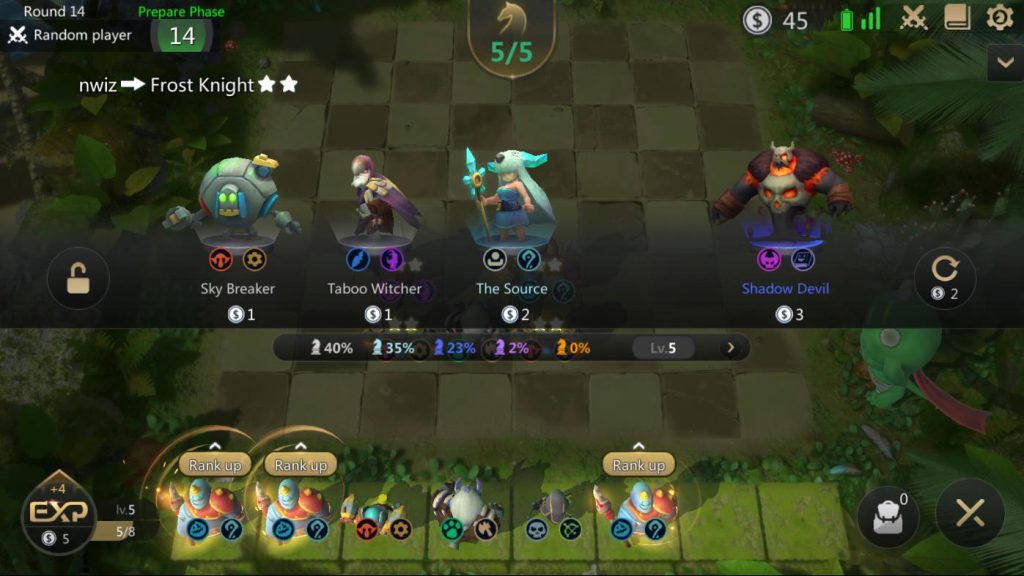
Task: Close the shop with the crossed-swords button
Action: pyautogui.click(x=970, y=514)
